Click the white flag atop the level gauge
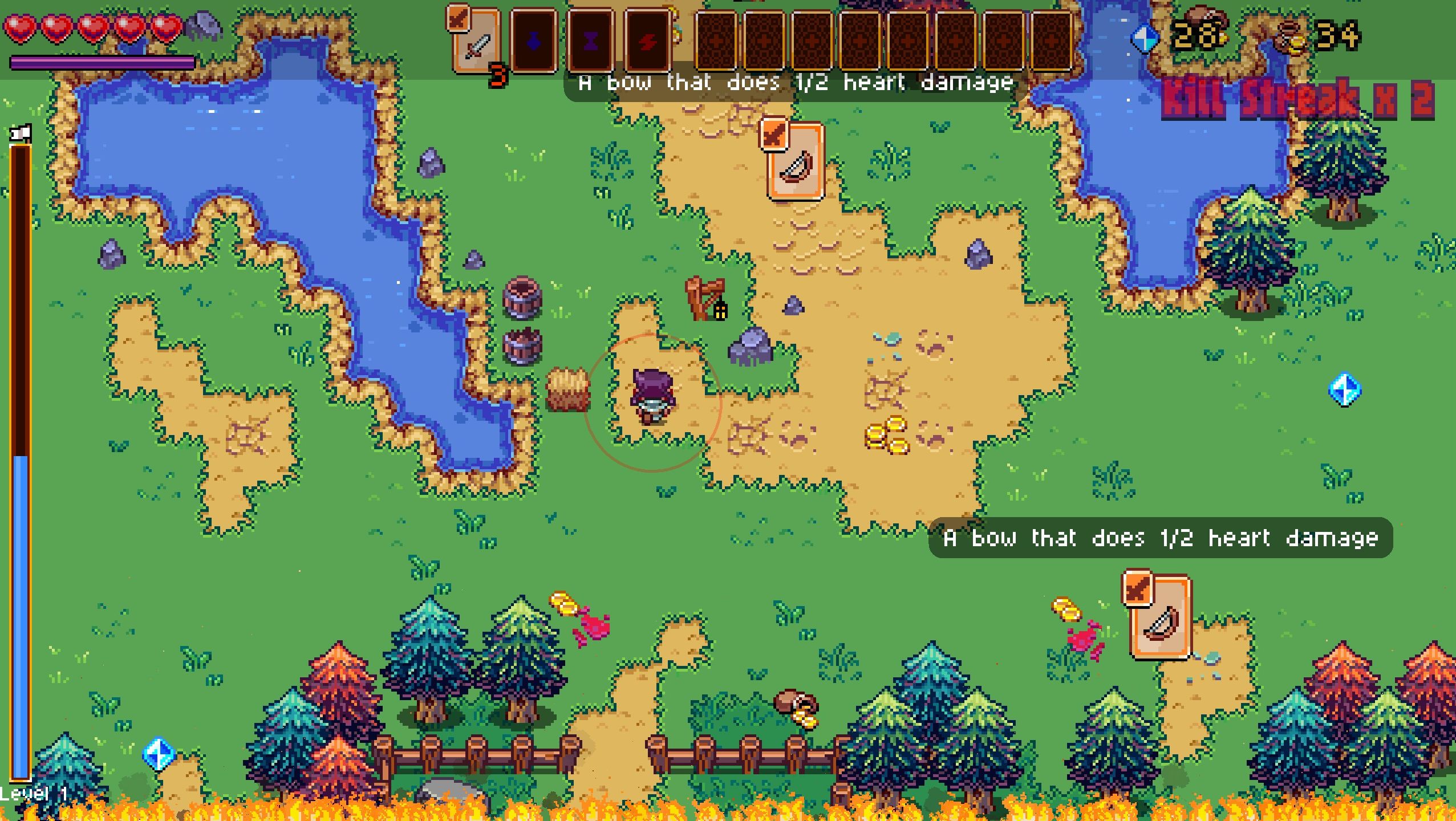The height and width of the screenshot is (821, 1456). (21, 132)
